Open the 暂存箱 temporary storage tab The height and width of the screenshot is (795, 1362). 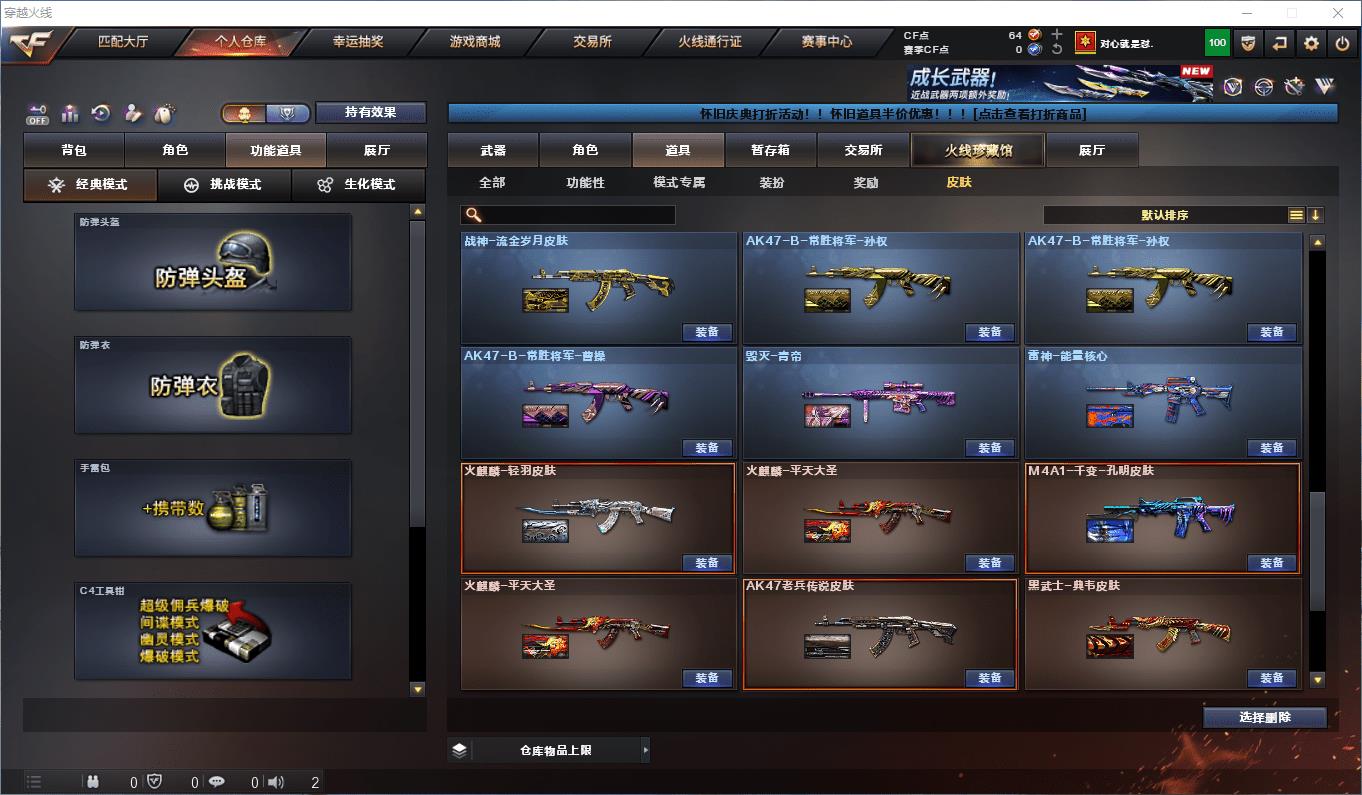tap(770, 150)
